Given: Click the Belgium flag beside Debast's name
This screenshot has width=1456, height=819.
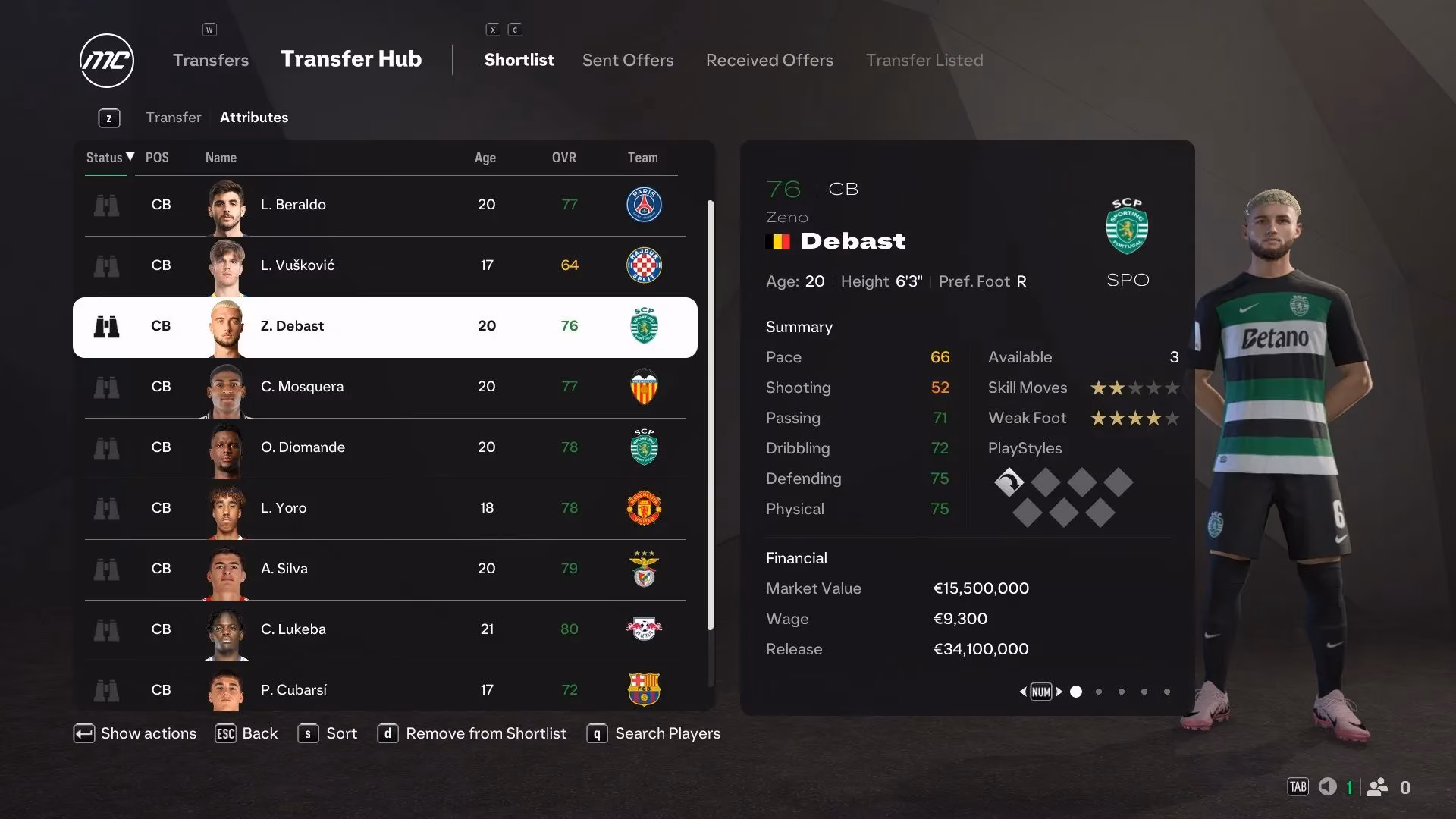Looking at the screenshot, I should [x=779, y=241].
